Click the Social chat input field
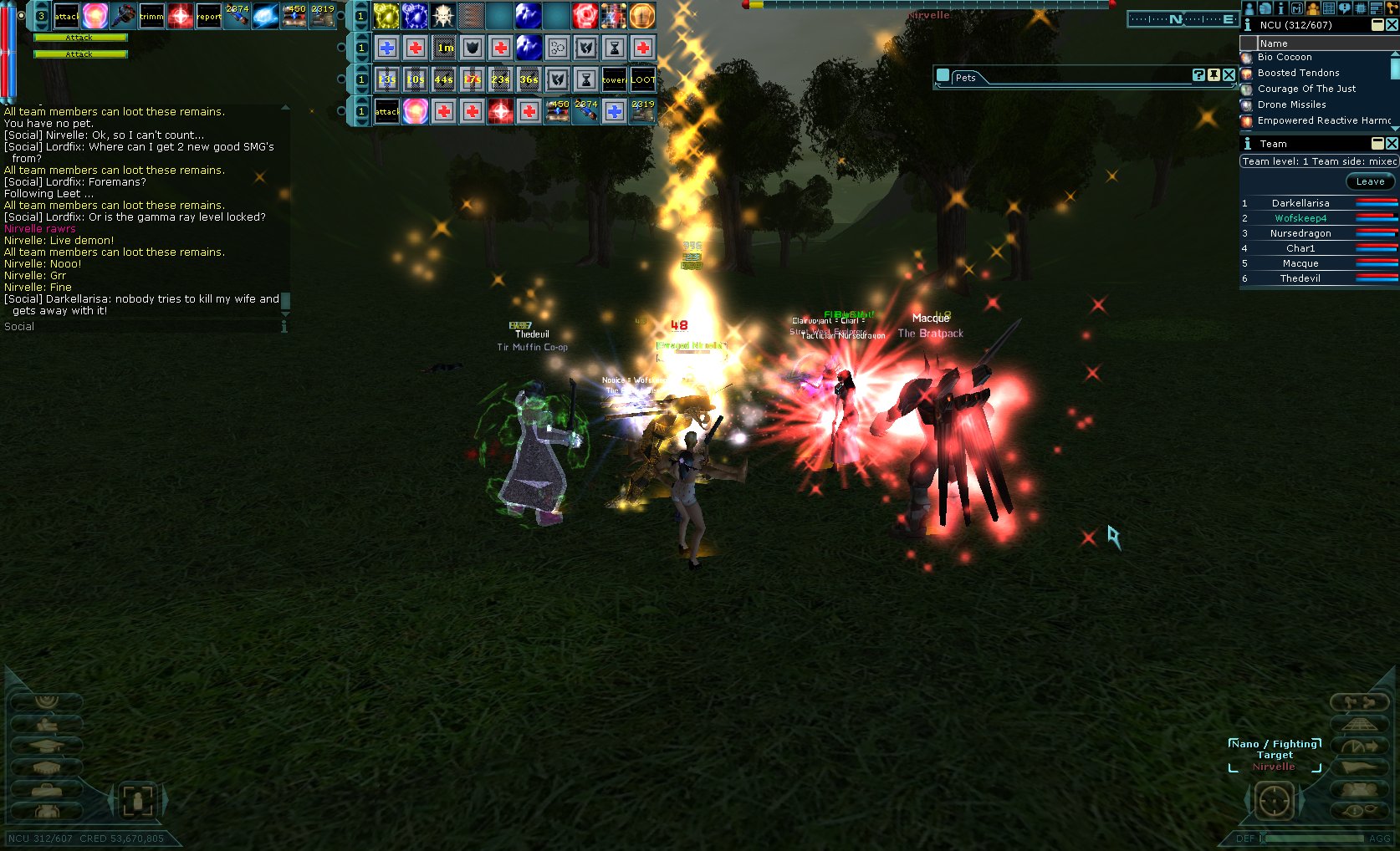1400x851 pixels. (x=142, y=327)
